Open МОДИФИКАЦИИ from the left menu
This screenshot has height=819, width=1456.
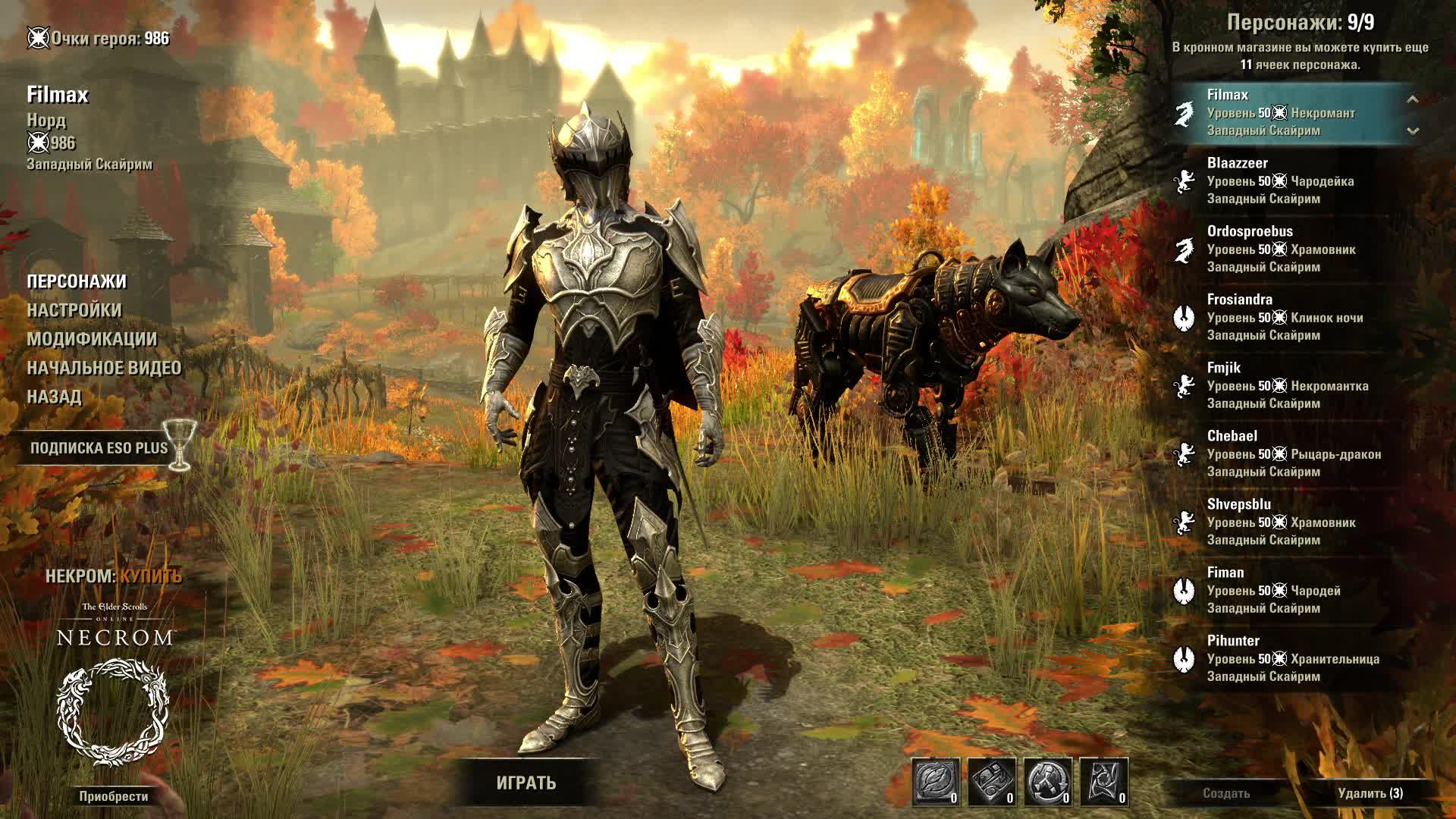coord(90,338)
